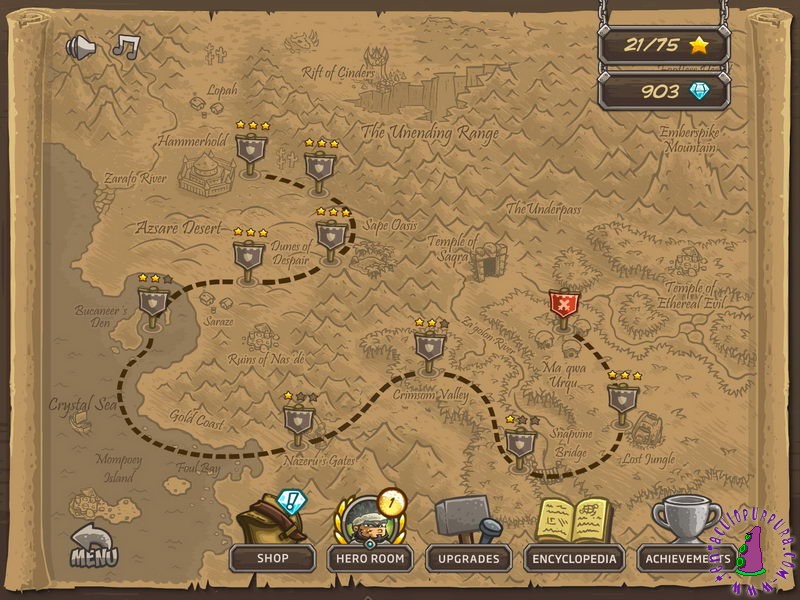Select the Hammerhold level flag
The height and width of the screenshot is (600, 800).
tap(250, 153)
